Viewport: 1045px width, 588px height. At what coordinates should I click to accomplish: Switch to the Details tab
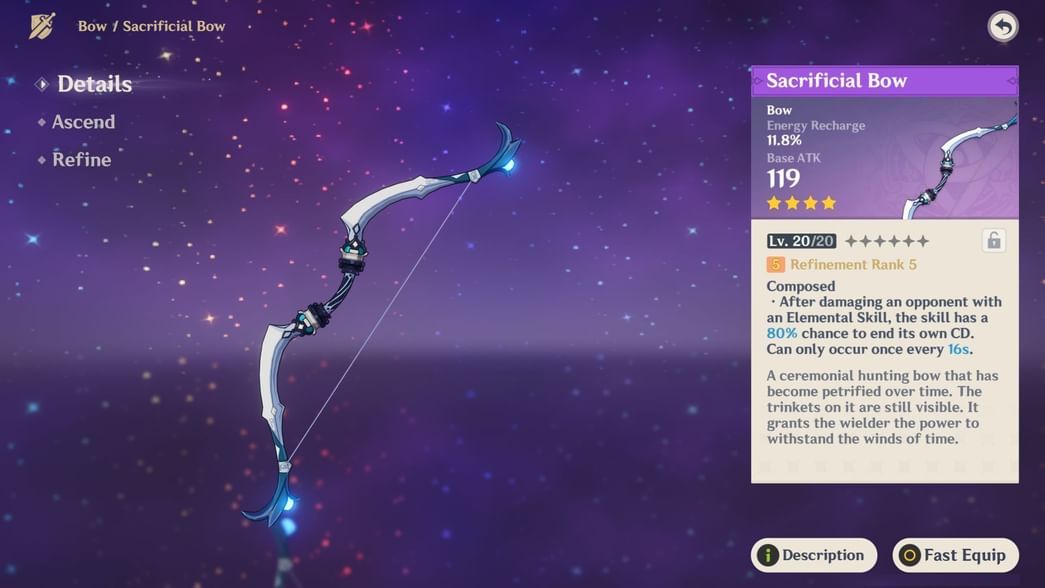[94, 85]
